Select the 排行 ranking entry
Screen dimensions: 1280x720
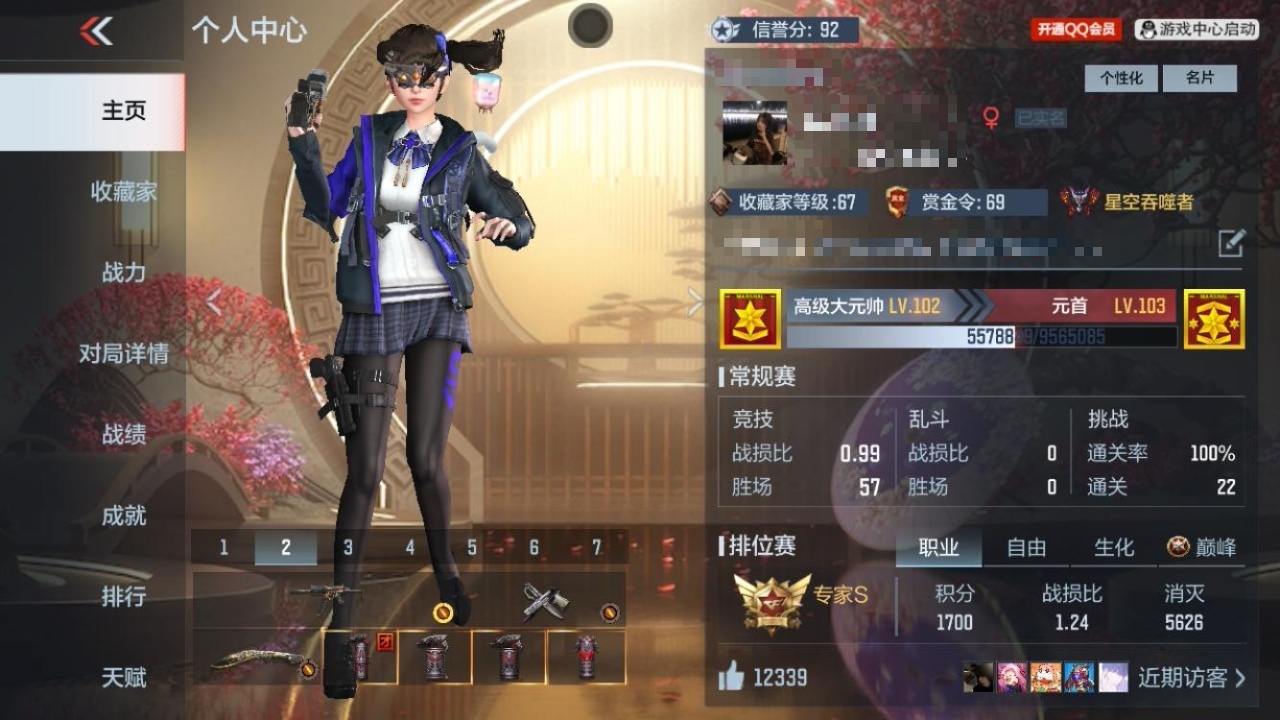(123, 596)
